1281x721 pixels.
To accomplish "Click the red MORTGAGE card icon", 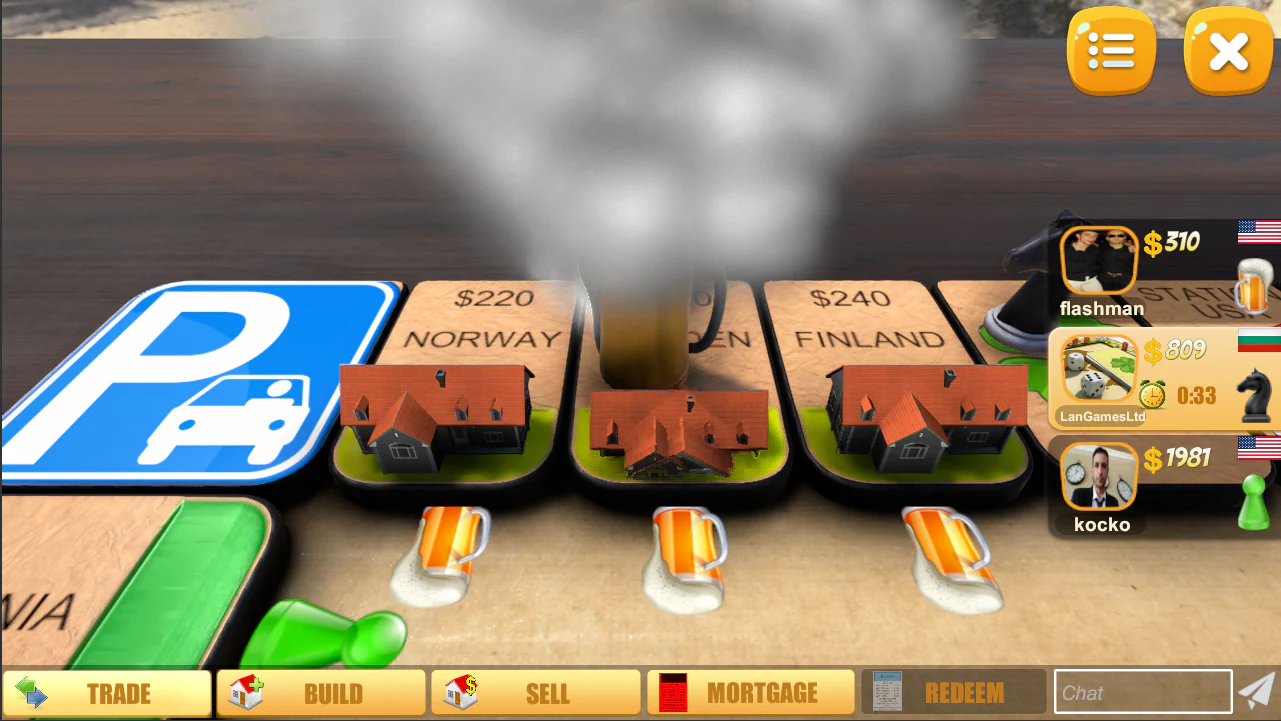I will (x=674, y=691).
